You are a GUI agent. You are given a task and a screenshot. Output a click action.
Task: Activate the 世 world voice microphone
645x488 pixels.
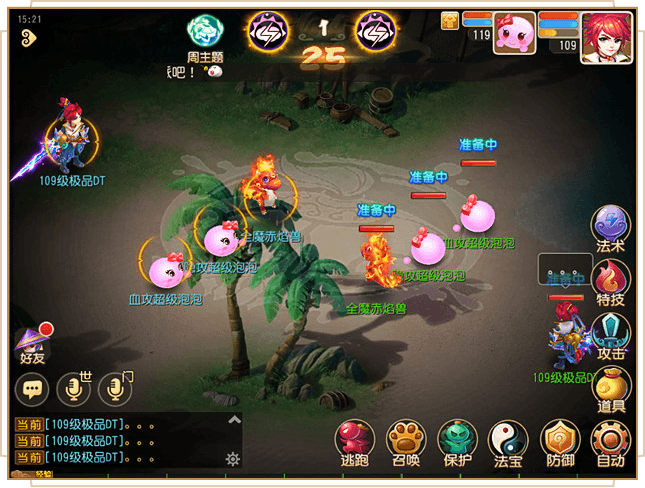click(73, 389)
